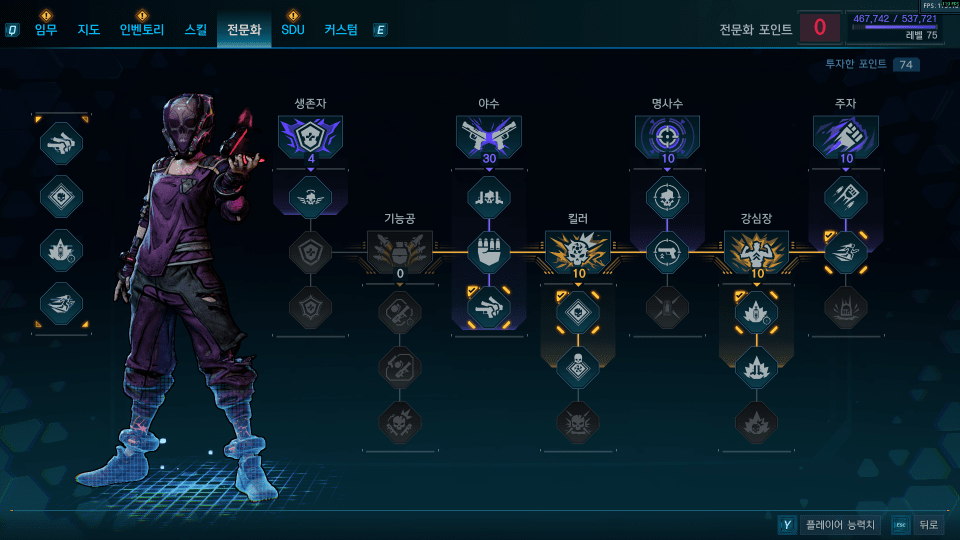Click the fist skill under 야수

point(489,251)
